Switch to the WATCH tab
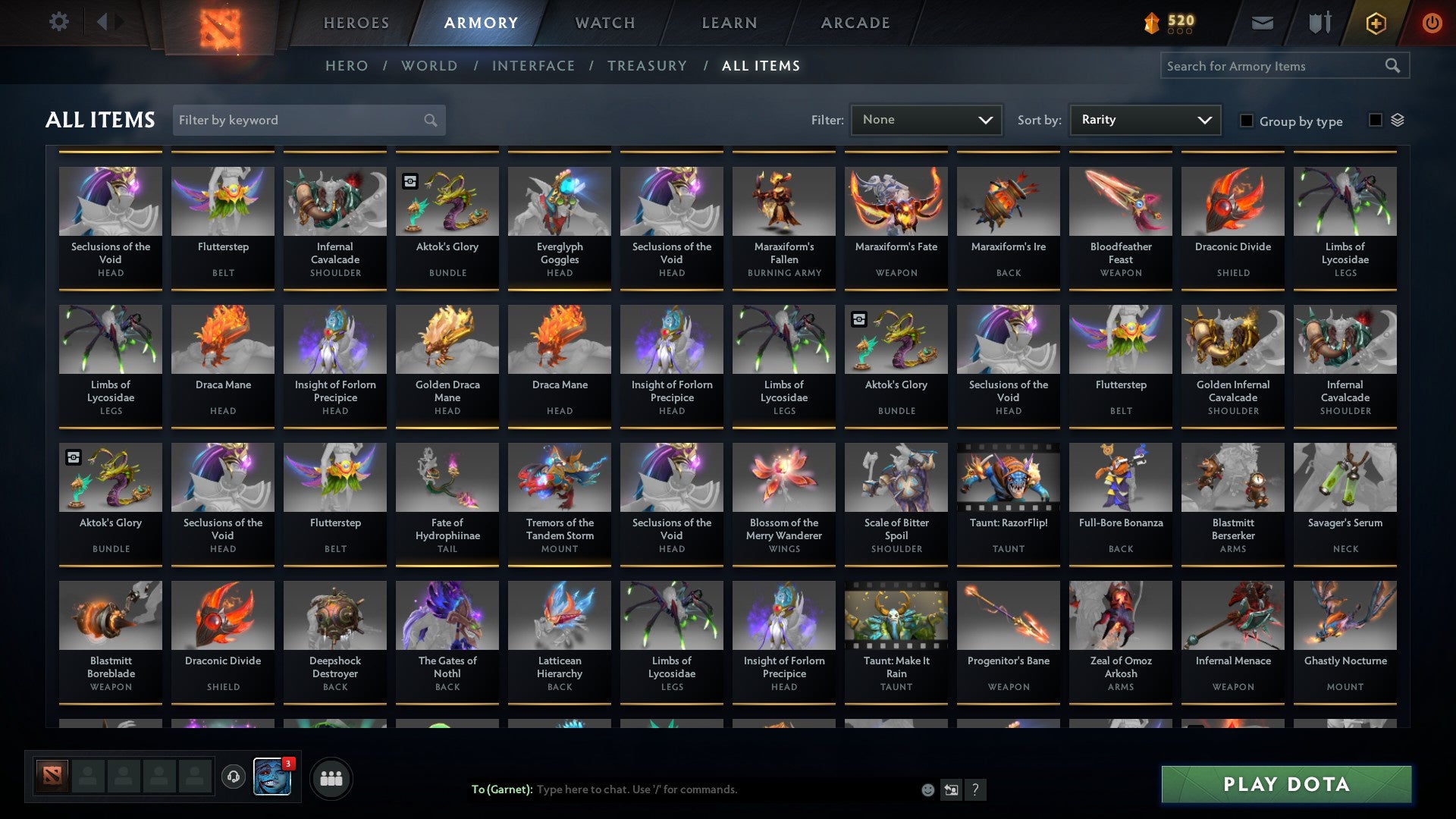The image size is (1456, 819). (604, 23)
